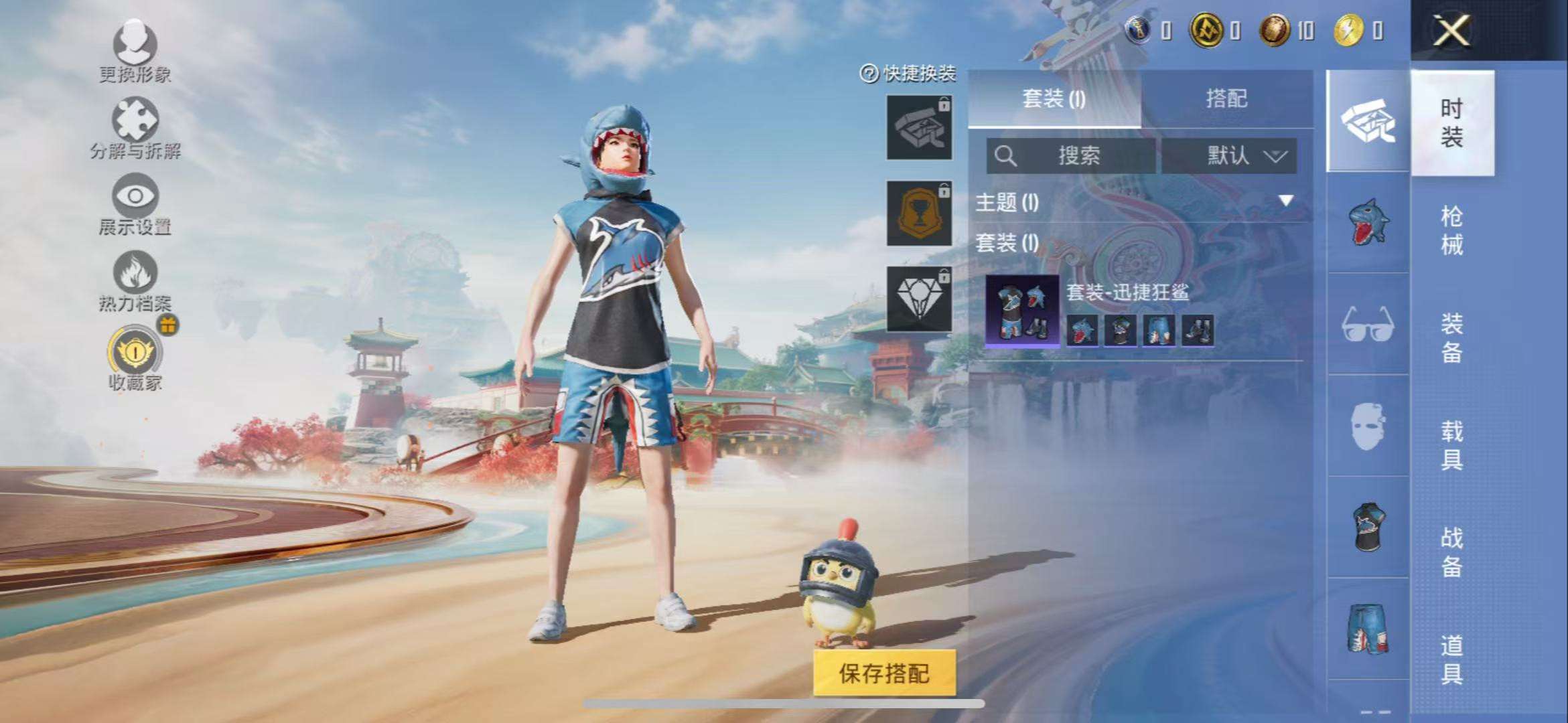The height and width of the screenshot is (723, 1568).
Task: Close the wardrobe with the X button
Action: pyautogui.click(x=1451, y=31)
